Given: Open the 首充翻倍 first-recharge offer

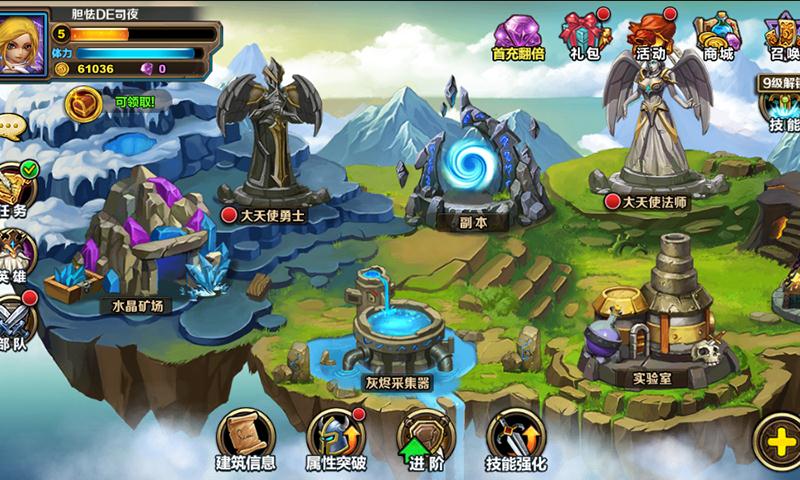Looking at the screenshot, I should coord(516,37).
